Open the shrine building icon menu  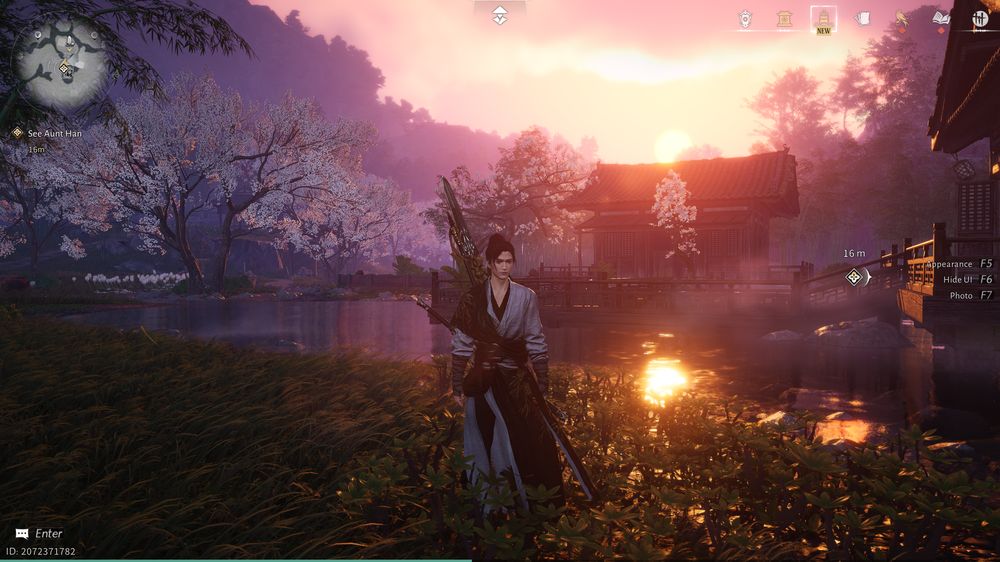click(785, 18)
